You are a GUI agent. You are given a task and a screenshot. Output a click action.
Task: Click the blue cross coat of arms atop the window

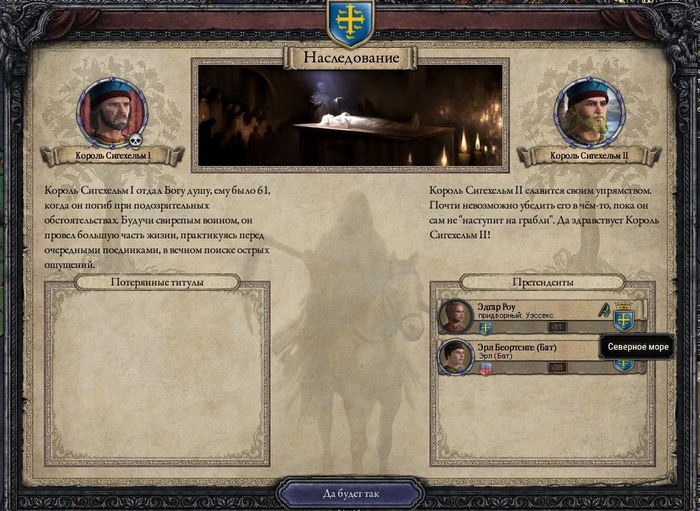pos(350,19)
